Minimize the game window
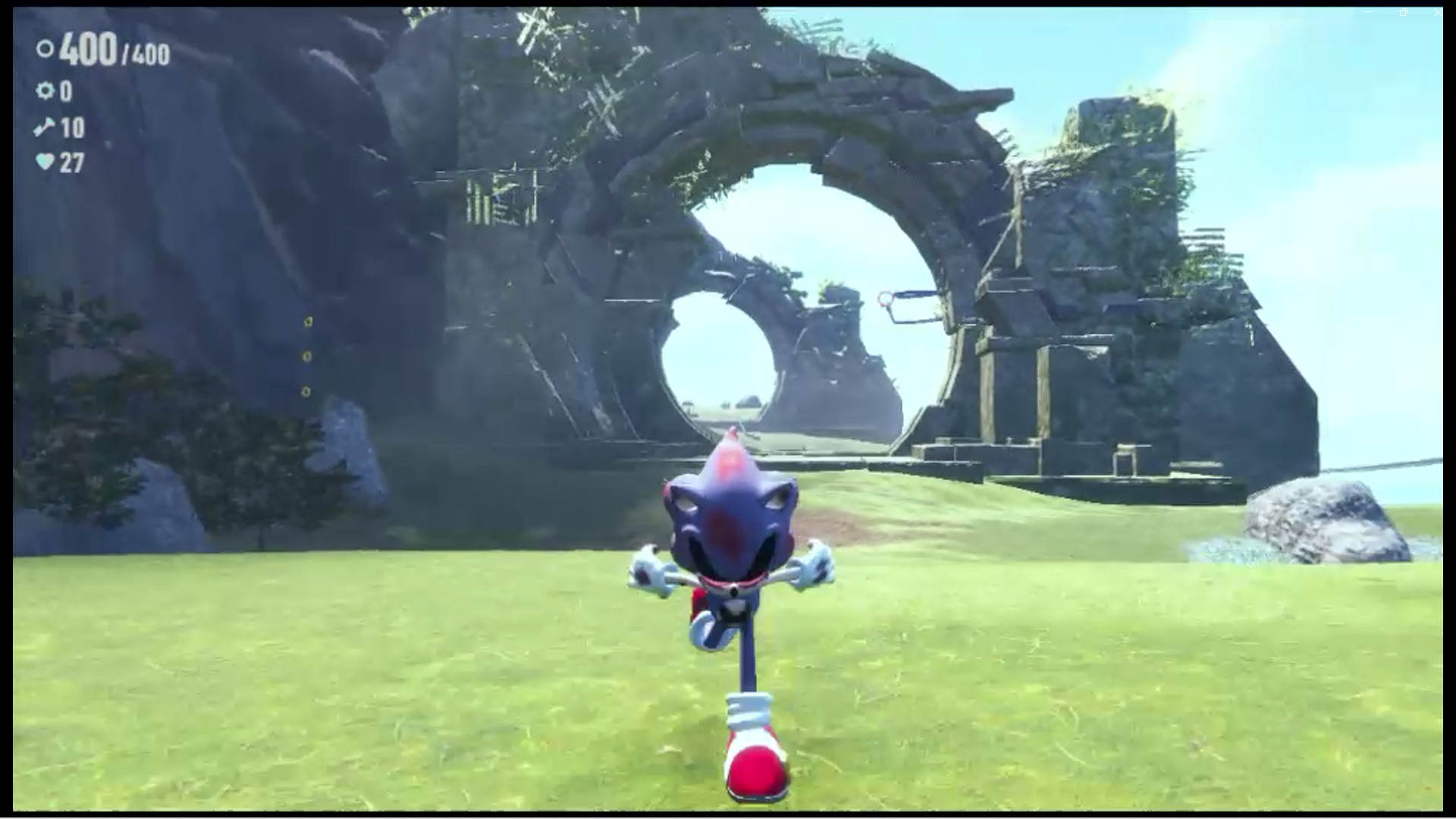 1369,11
